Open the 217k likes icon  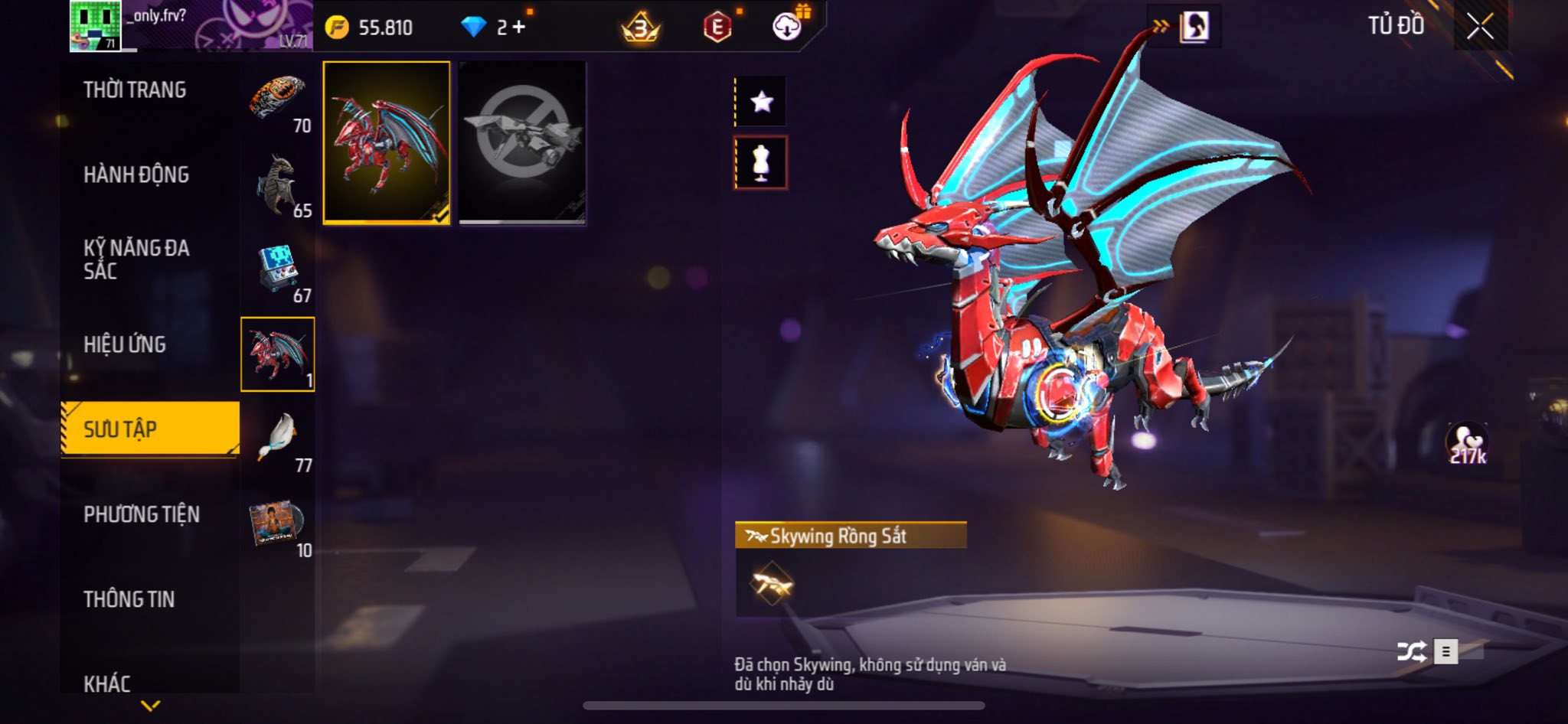[x=1467, y=444]
